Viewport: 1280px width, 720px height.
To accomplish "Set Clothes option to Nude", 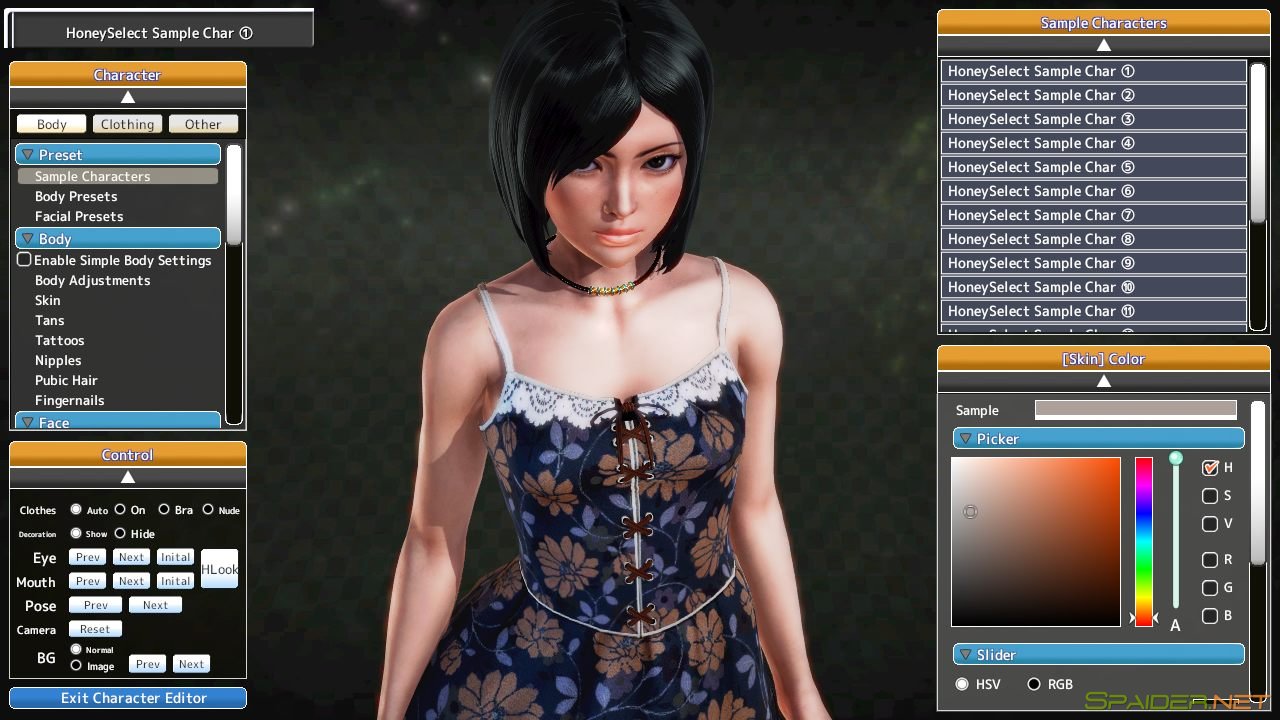I will (208, 509).
